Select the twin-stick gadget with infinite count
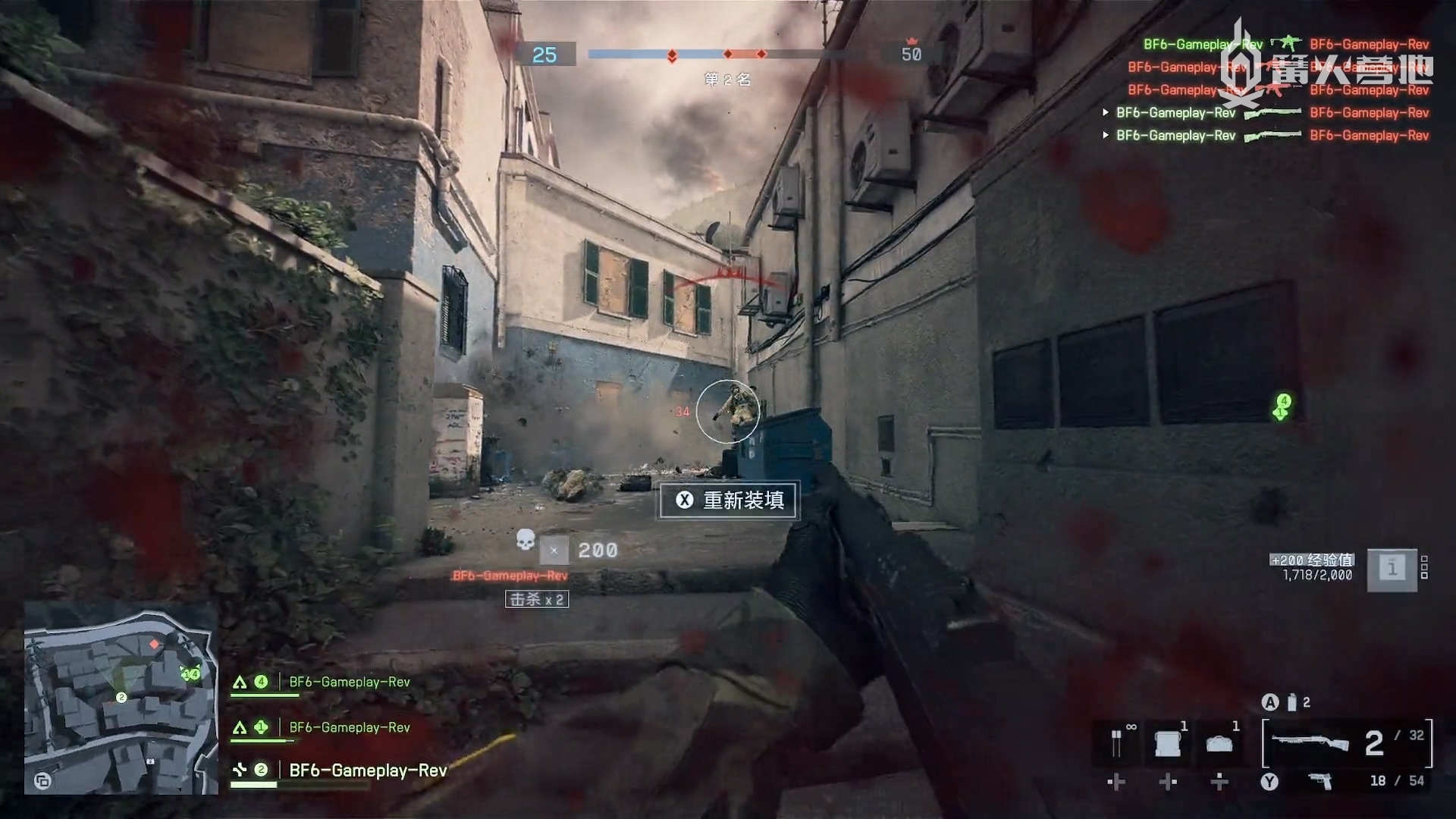 (x=1117, y=743)
